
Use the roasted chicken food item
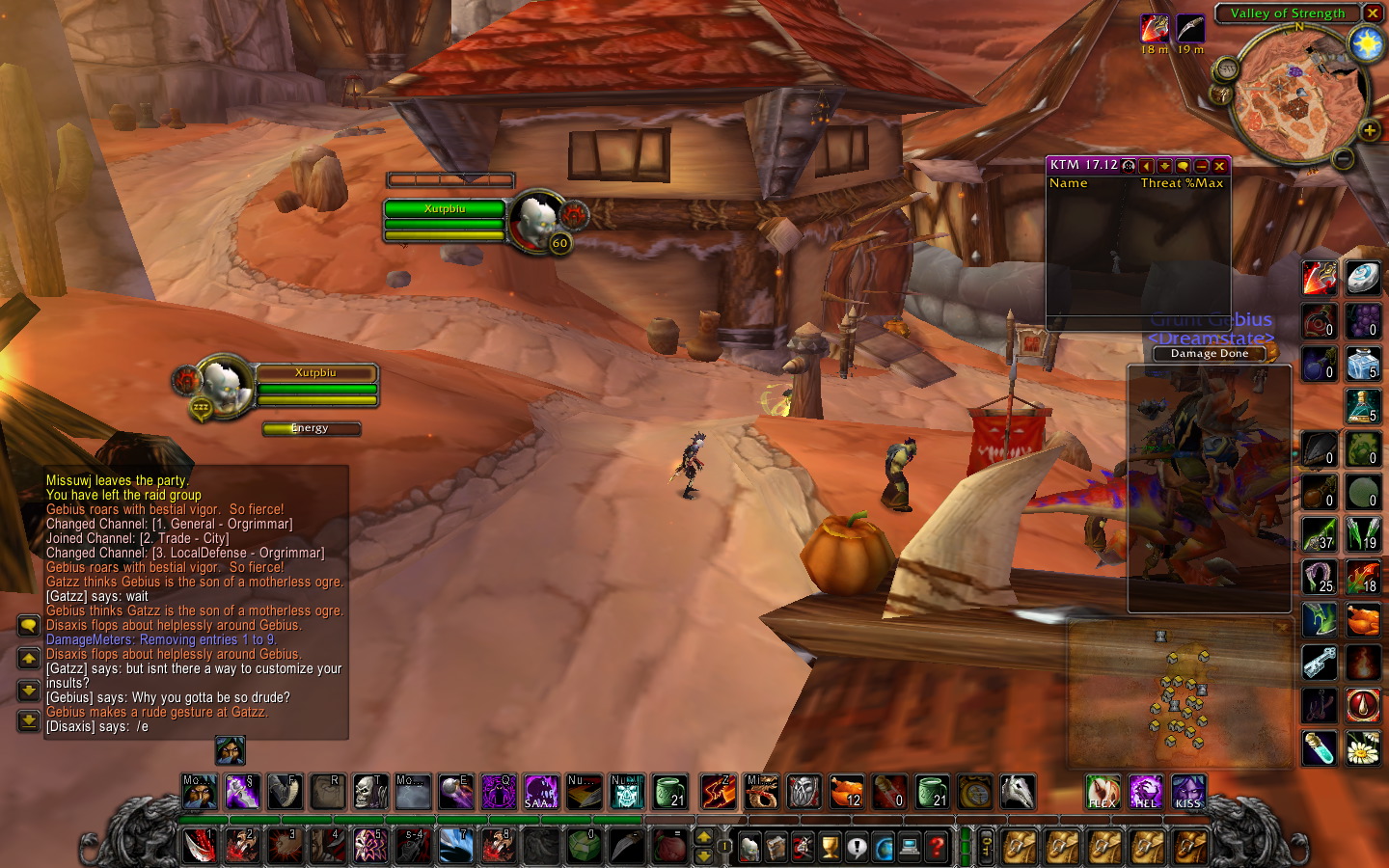point(1363,619)
